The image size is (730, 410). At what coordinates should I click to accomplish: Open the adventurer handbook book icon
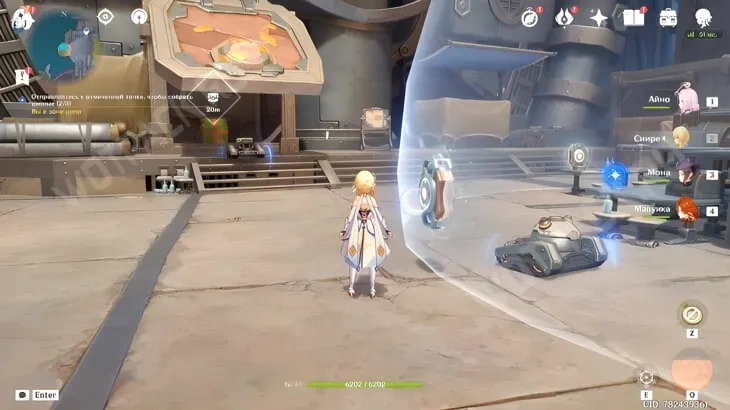pos(634,17)
